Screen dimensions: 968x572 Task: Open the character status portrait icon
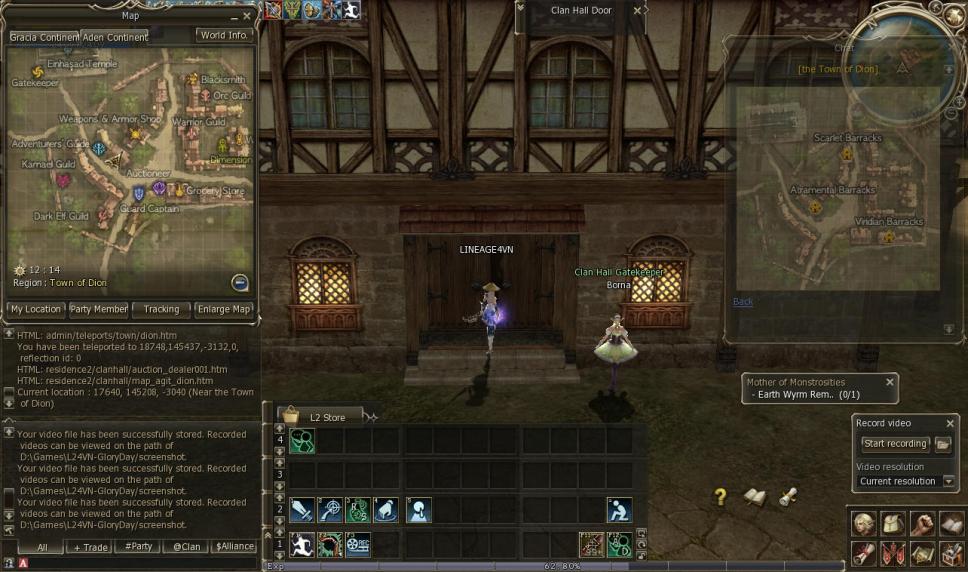tap(864, 523)
